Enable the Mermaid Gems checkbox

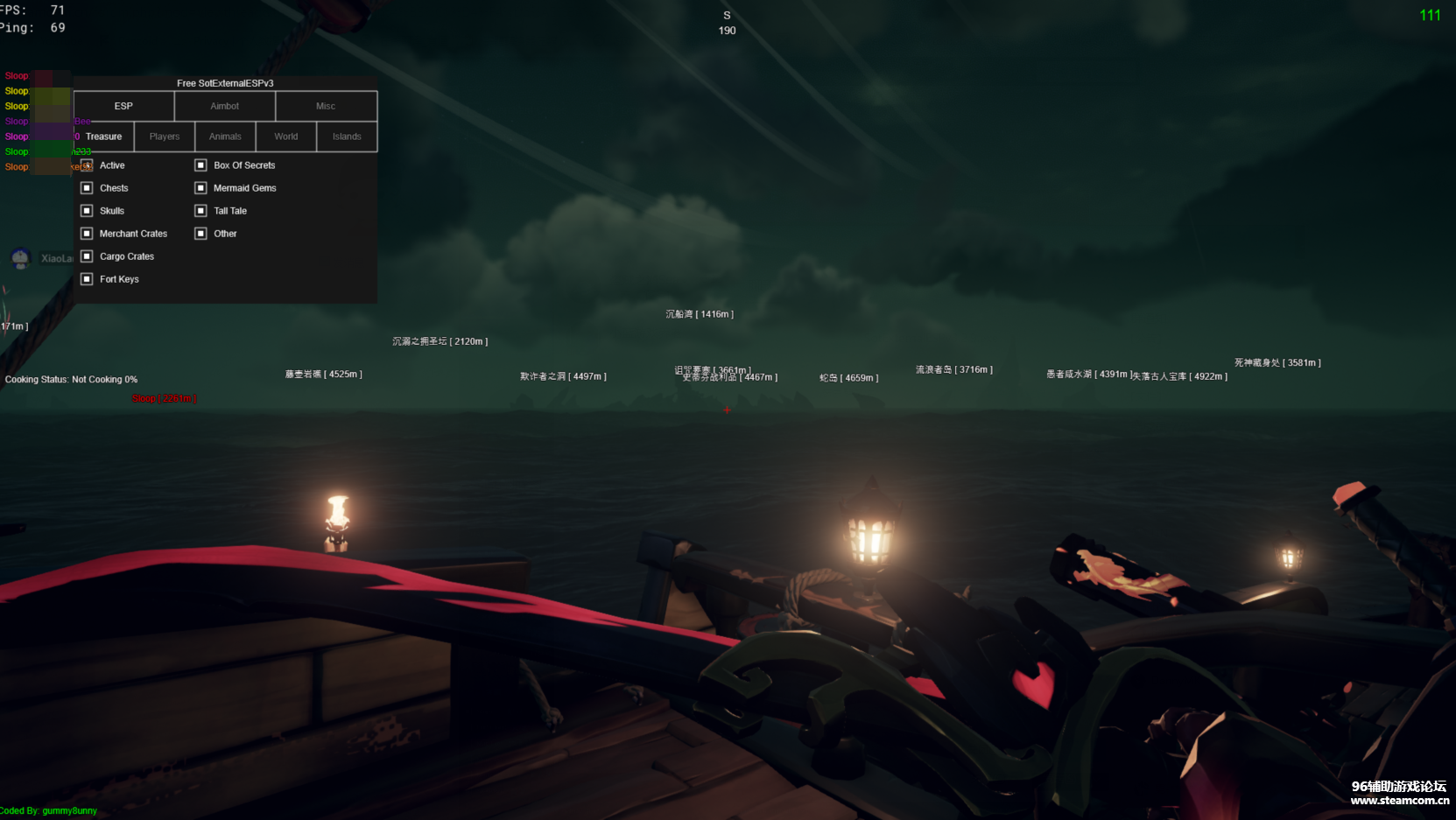click(x=200, y=188)
